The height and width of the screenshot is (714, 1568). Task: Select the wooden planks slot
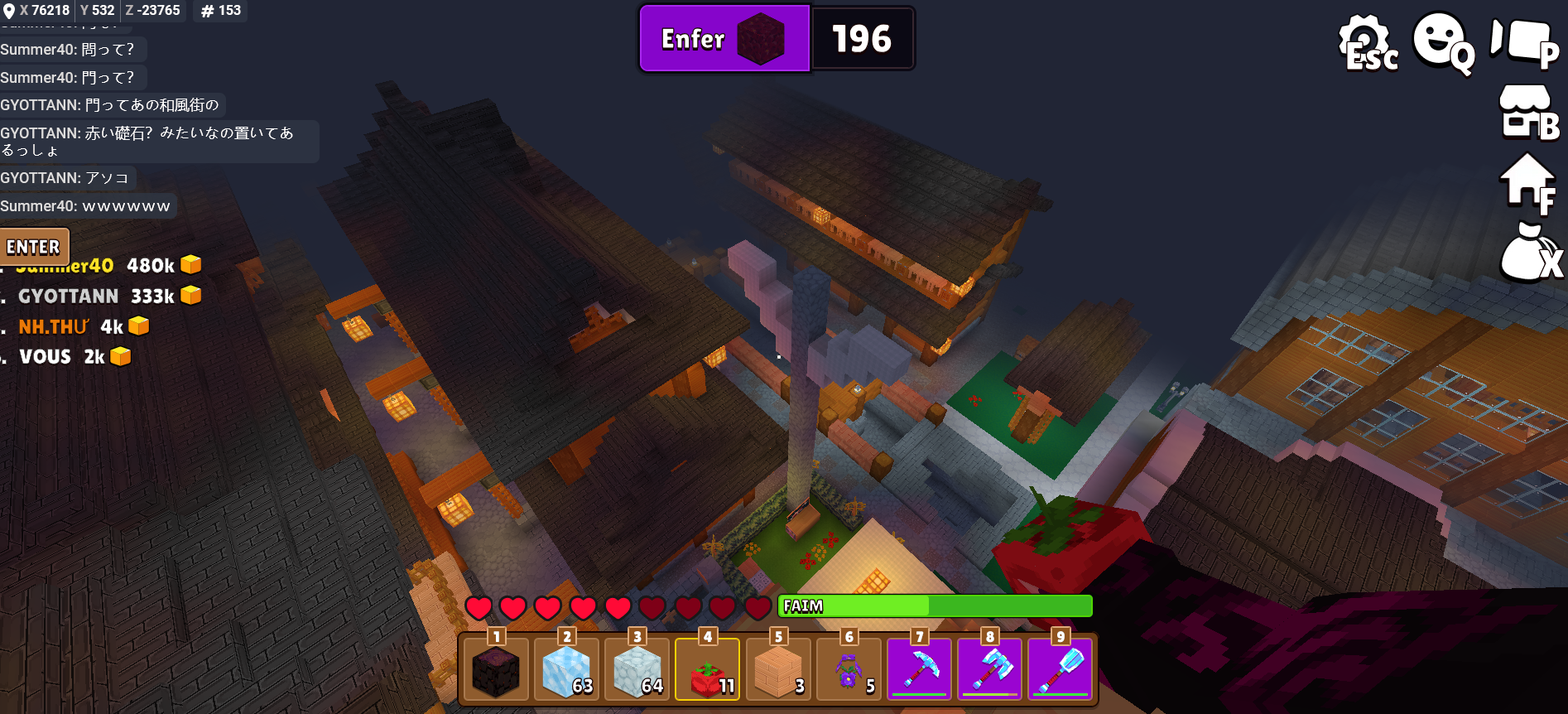click(777, 669)
